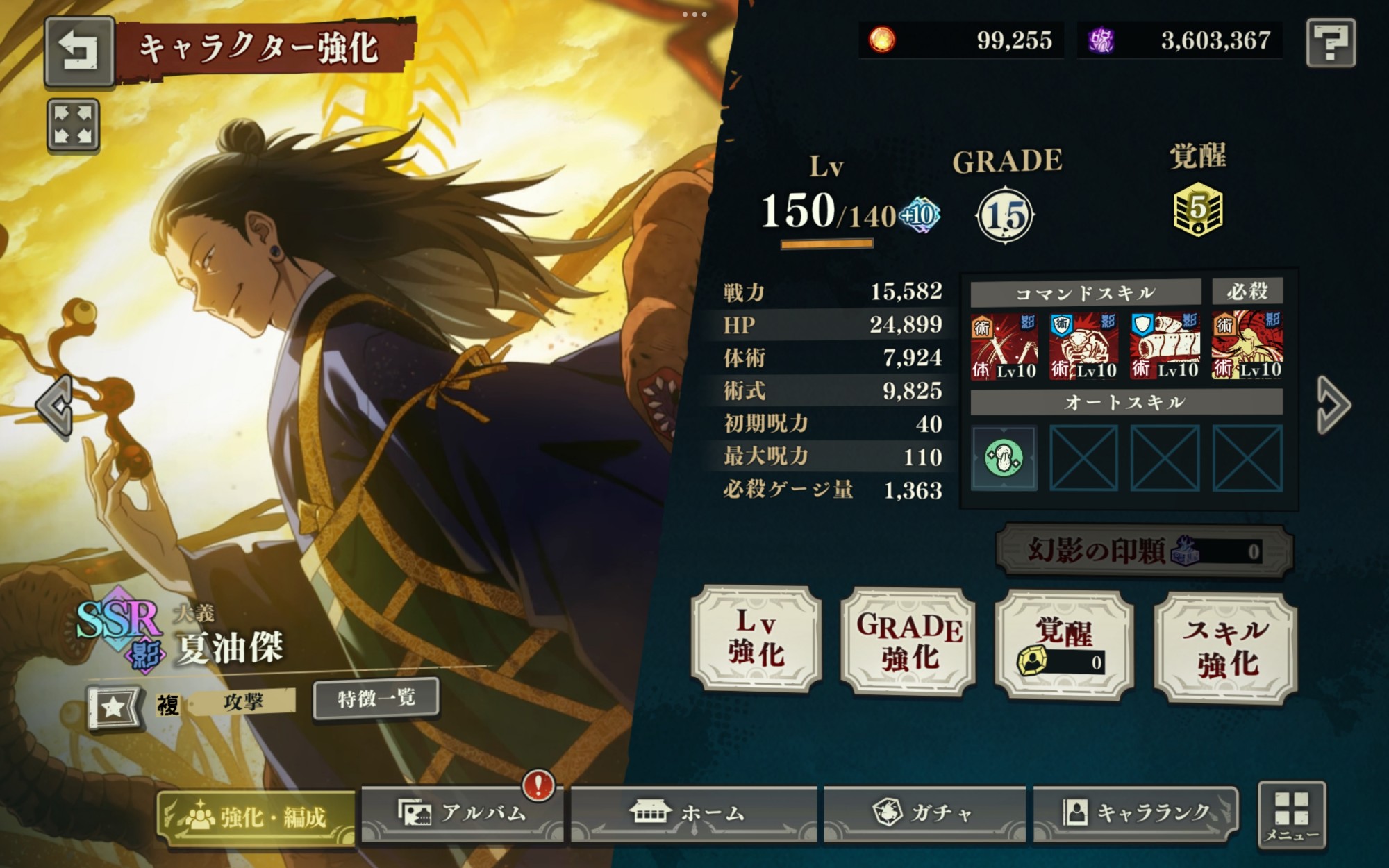Open the question mark help button

[x=1330, y=42]
